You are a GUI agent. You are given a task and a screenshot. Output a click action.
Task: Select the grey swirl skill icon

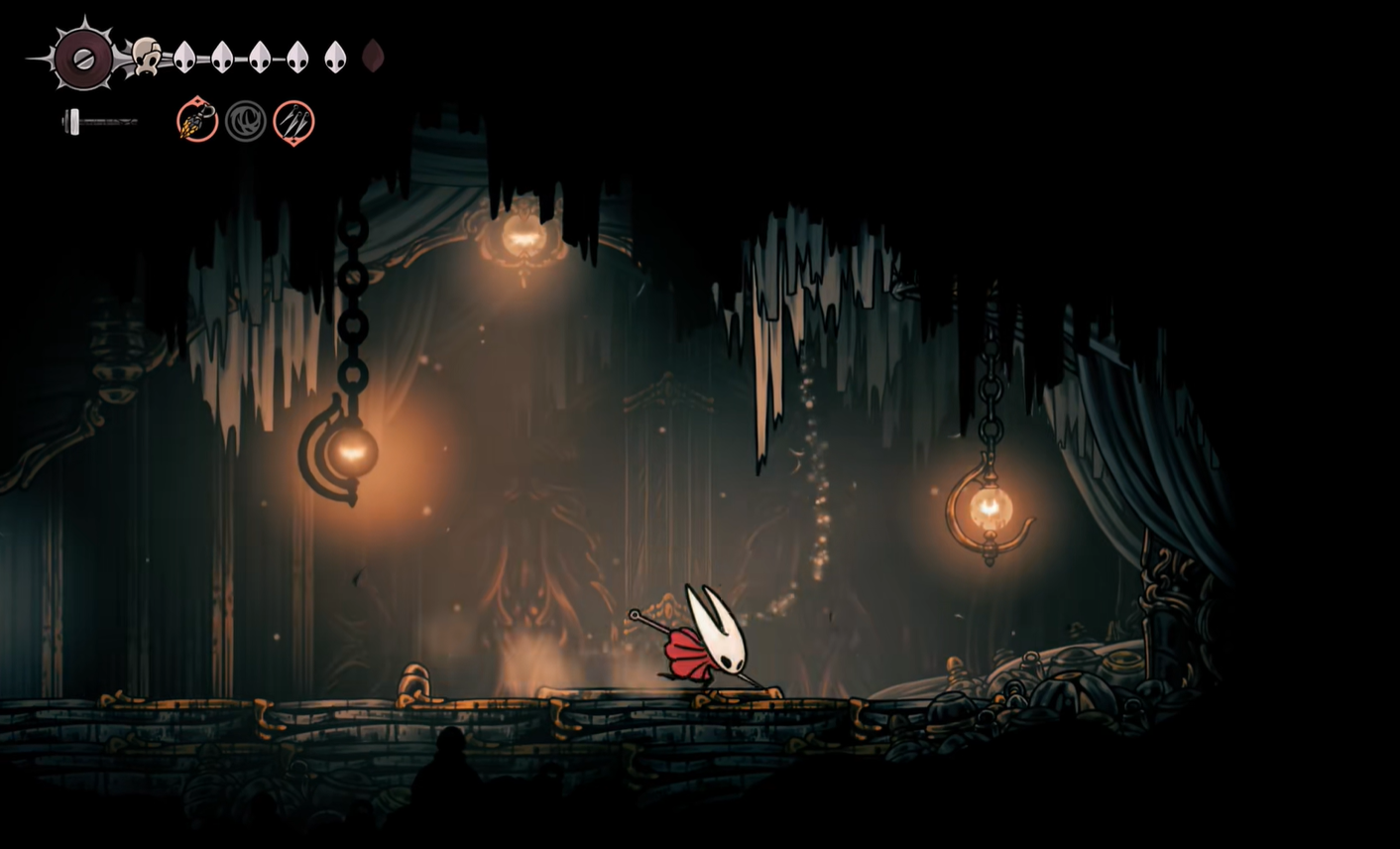pos(245,122)
